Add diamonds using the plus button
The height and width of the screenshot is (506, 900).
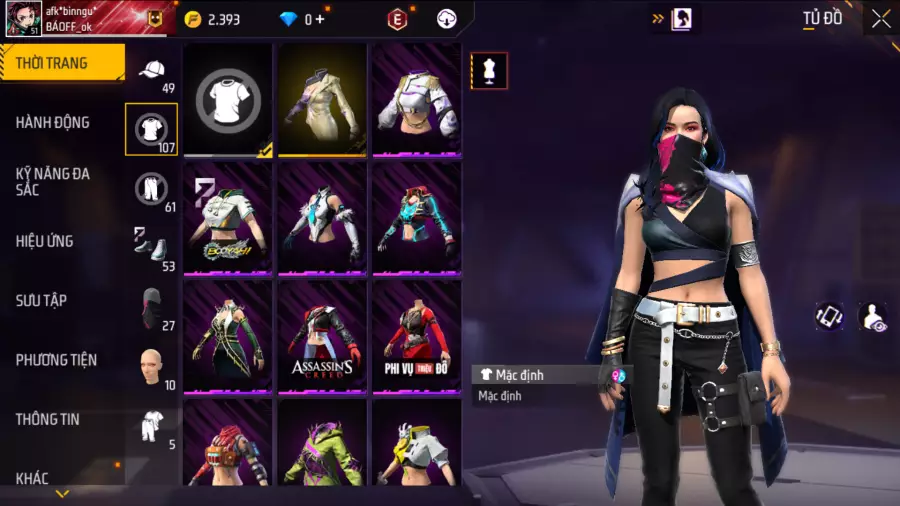click(320, 19)
